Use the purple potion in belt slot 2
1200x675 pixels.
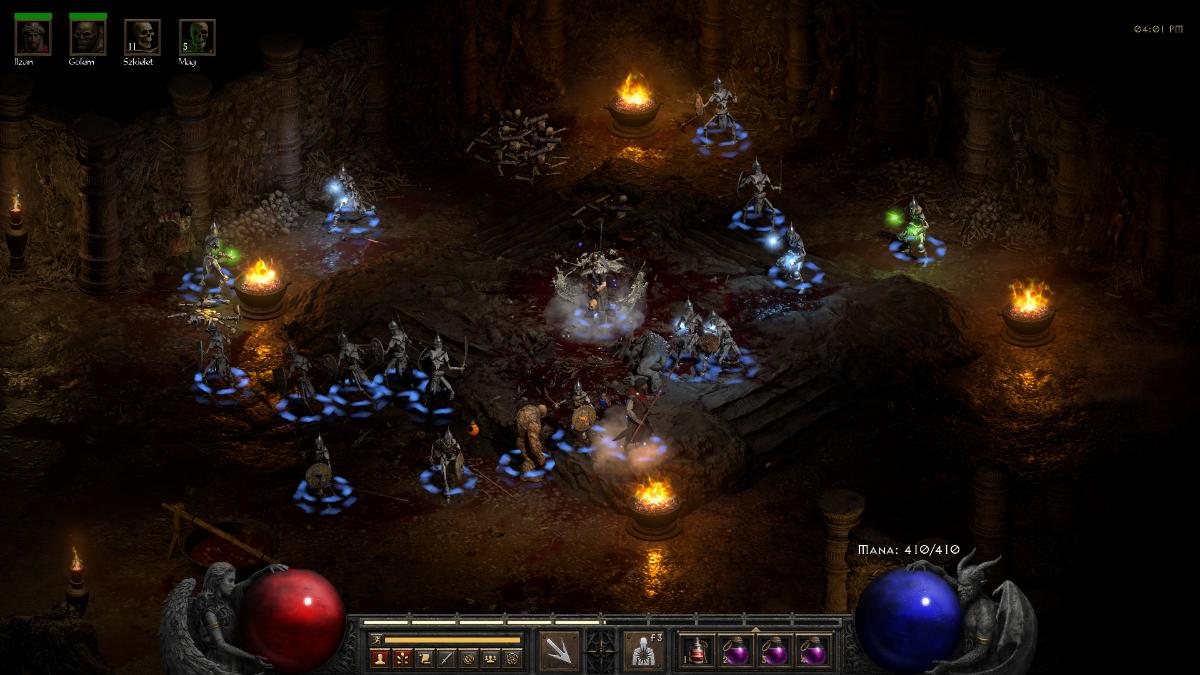(738, 652)
